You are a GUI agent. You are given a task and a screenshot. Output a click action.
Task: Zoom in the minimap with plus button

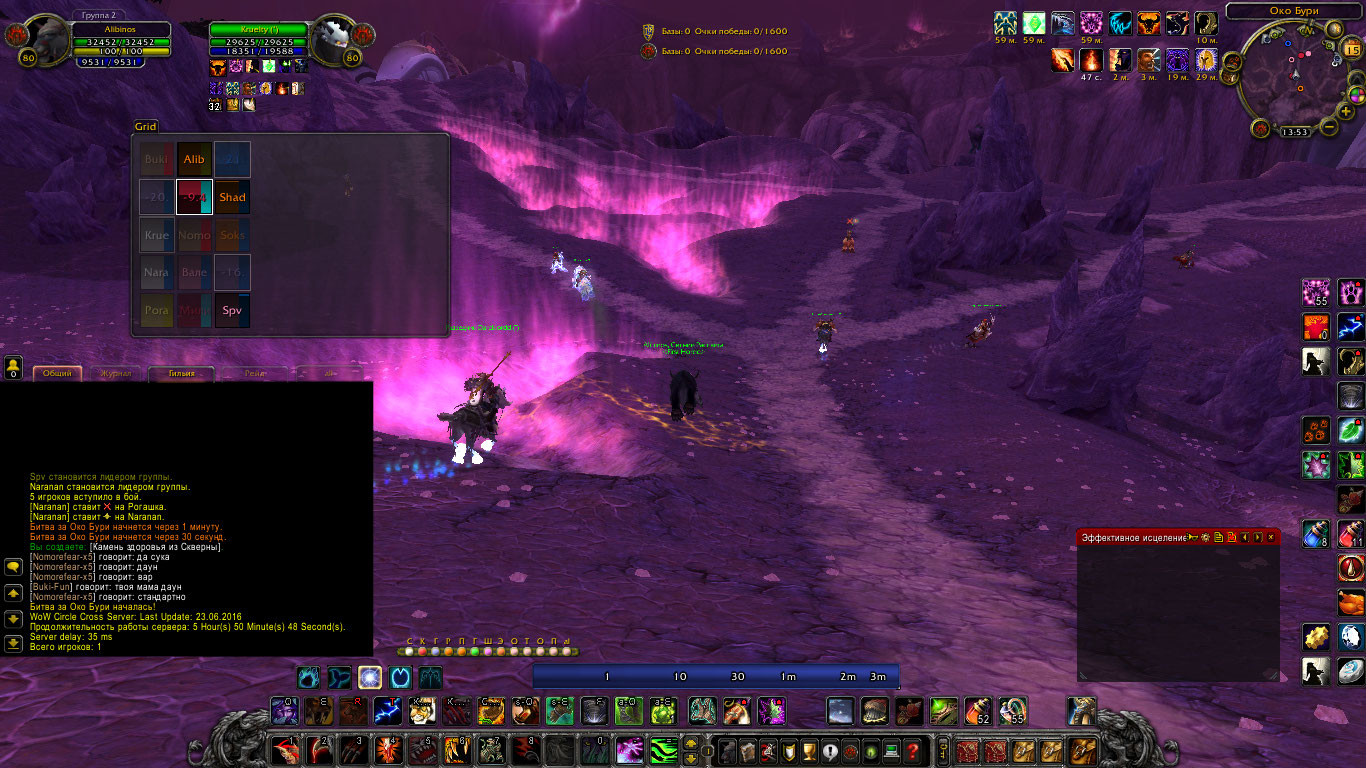pos(1347,112)
